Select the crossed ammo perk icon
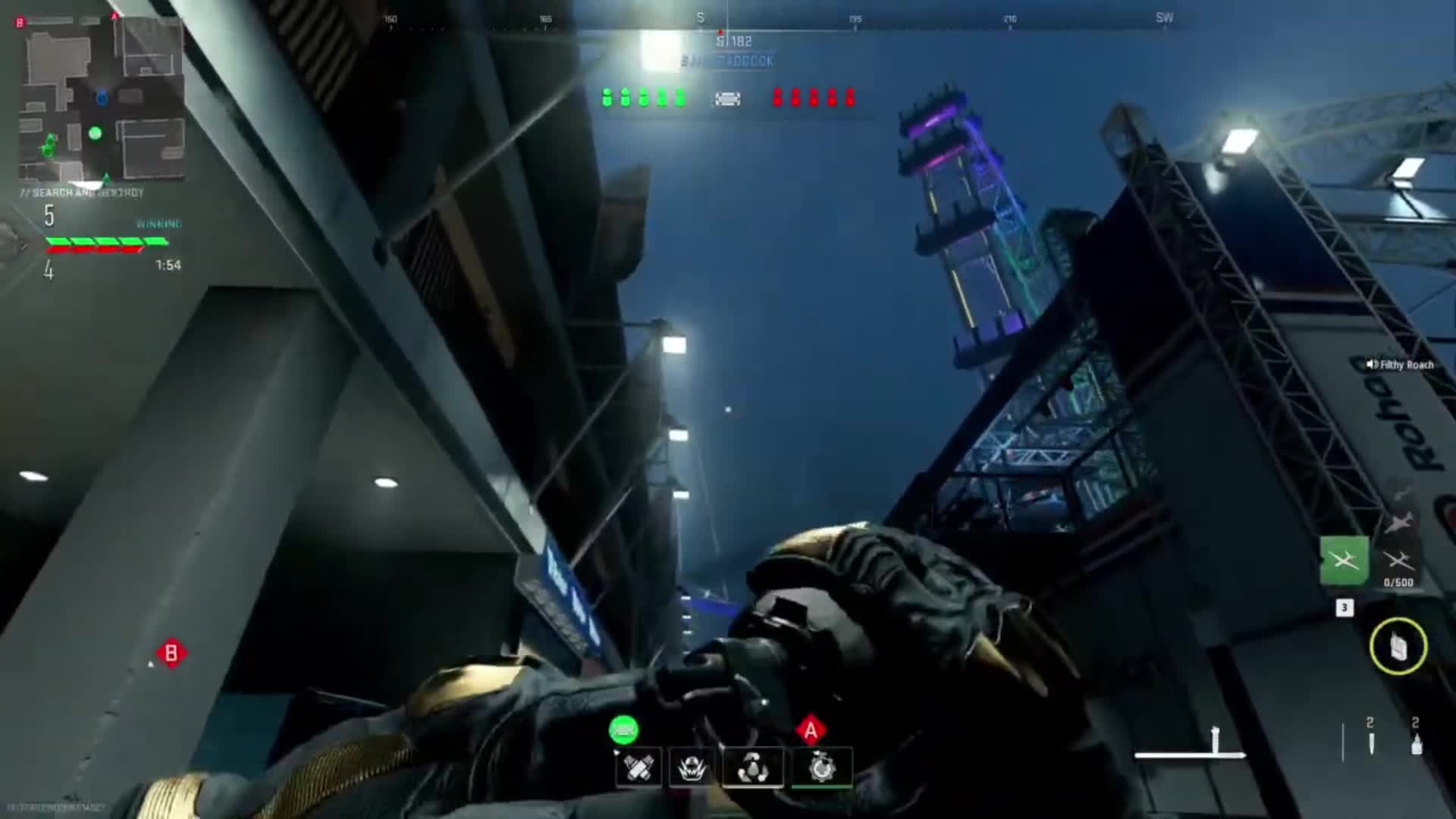The image size is (1456, 819). pos(638,767)
